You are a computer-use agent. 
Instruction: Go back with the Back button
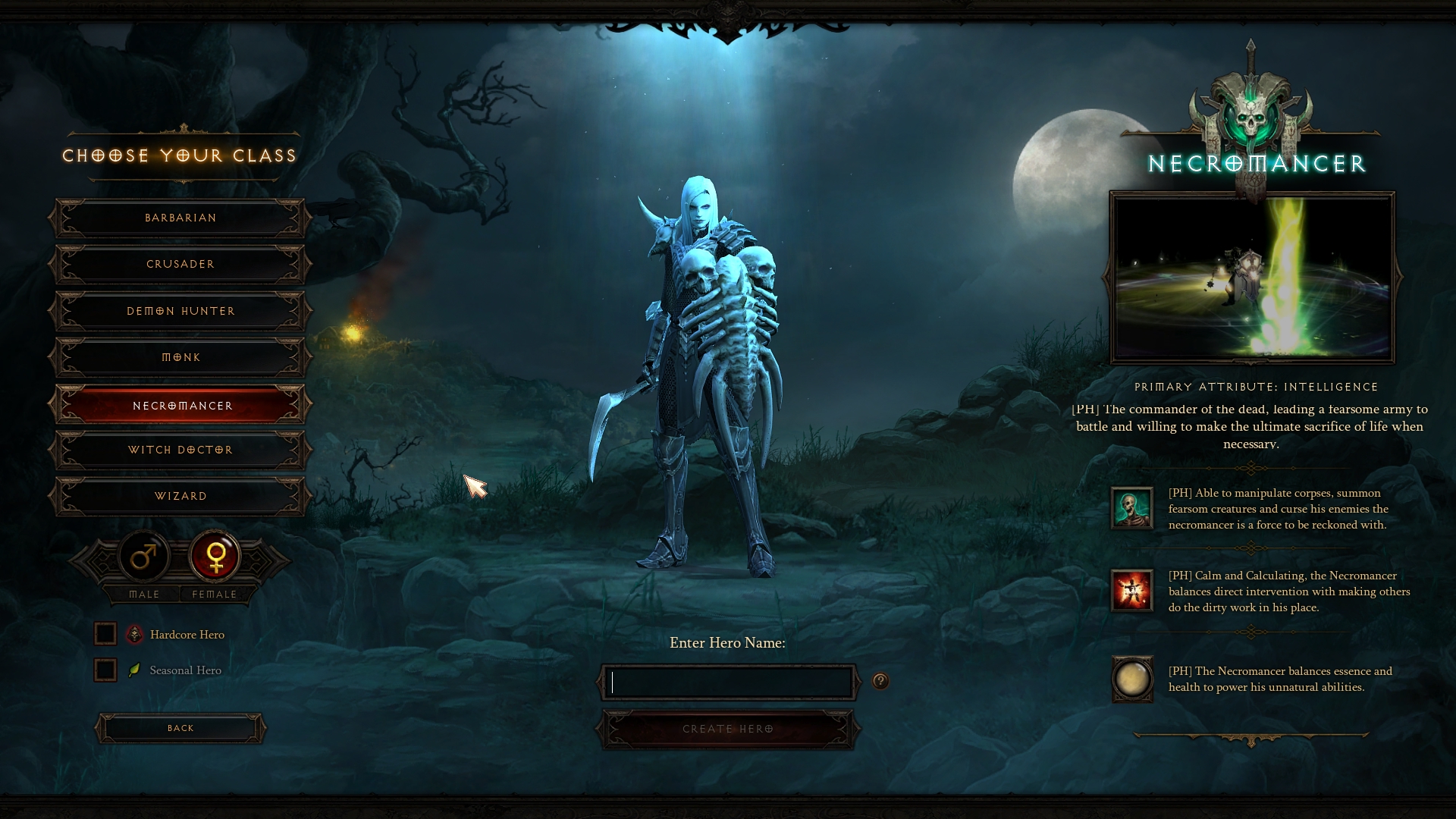pyautogui.click(x=180, y=728)
